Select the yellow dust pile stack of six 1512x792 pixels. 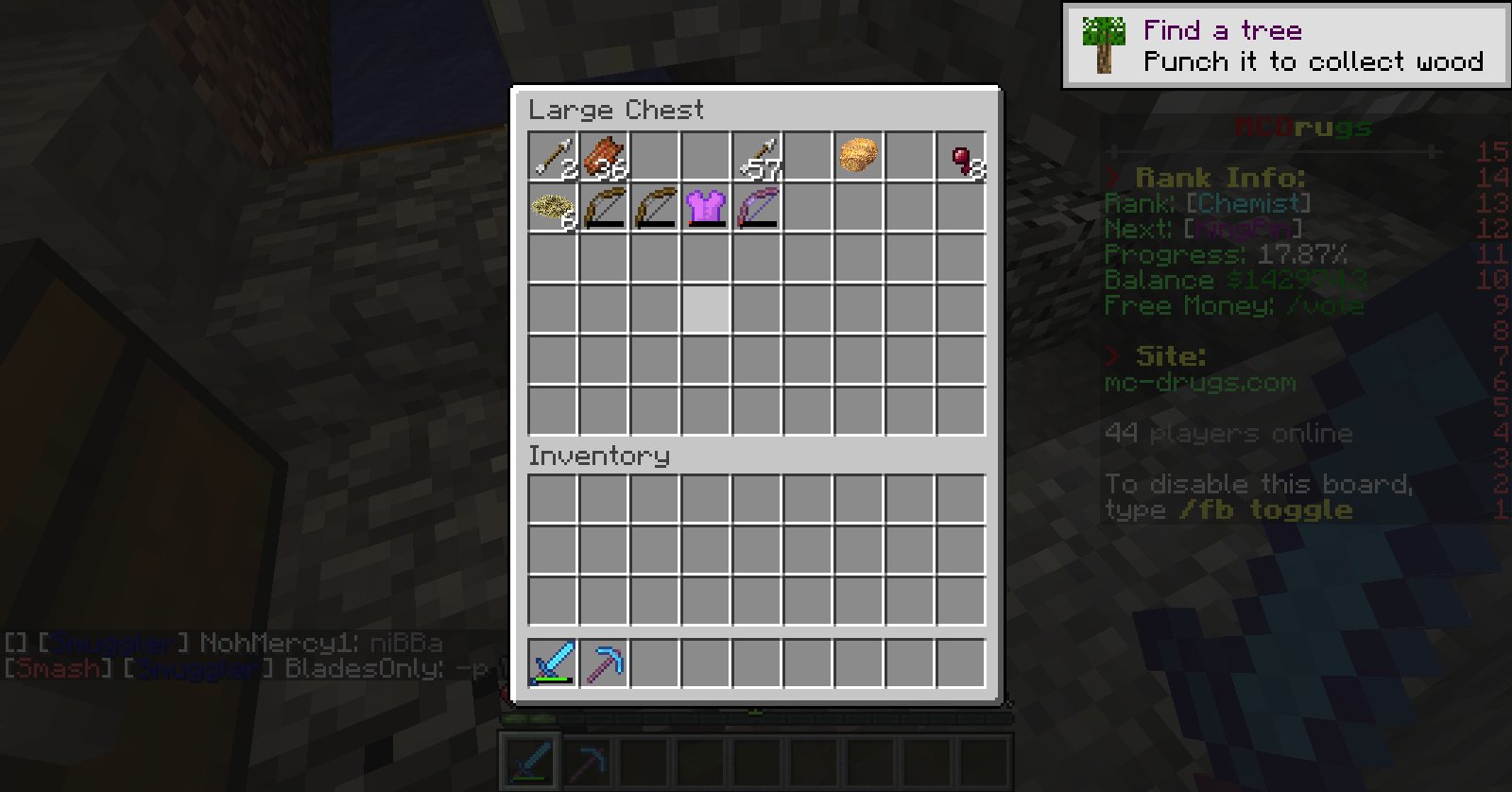pyautogui.click(x=553, y=207)
